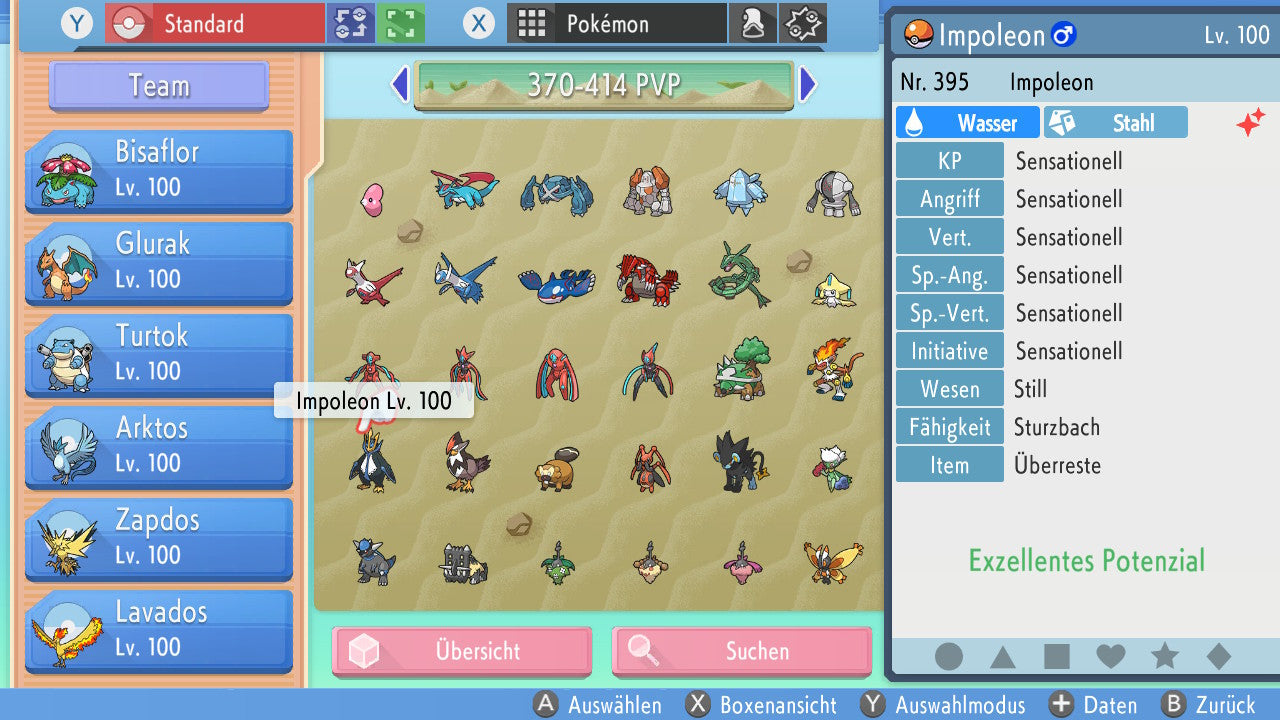Click the mystery gift gear icon
Image resolution: width=1280 pixels, height=720 pixels.
click(x=803, y=22)
